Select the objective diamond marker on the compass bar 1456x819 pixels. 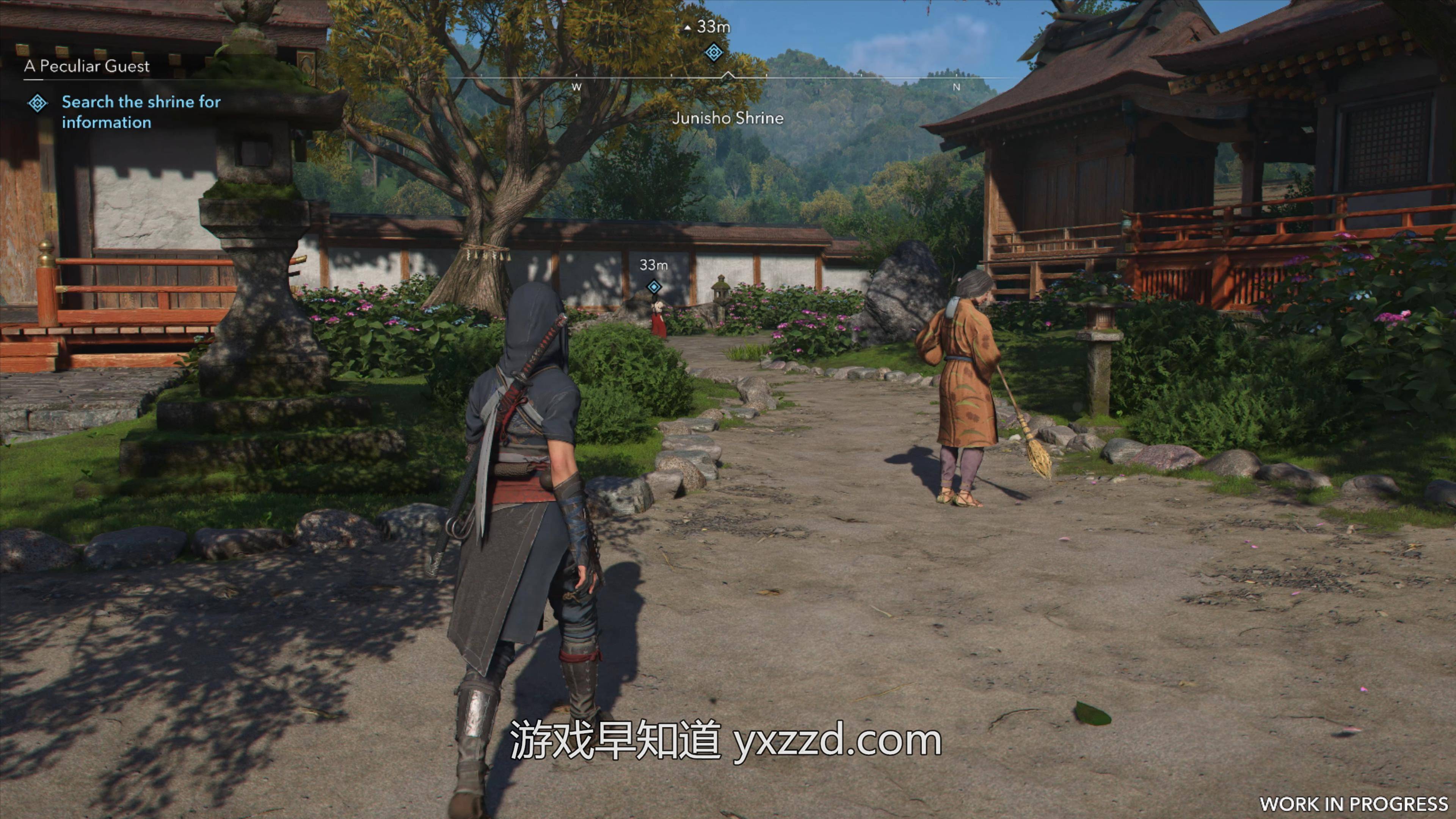pos(713,53)
